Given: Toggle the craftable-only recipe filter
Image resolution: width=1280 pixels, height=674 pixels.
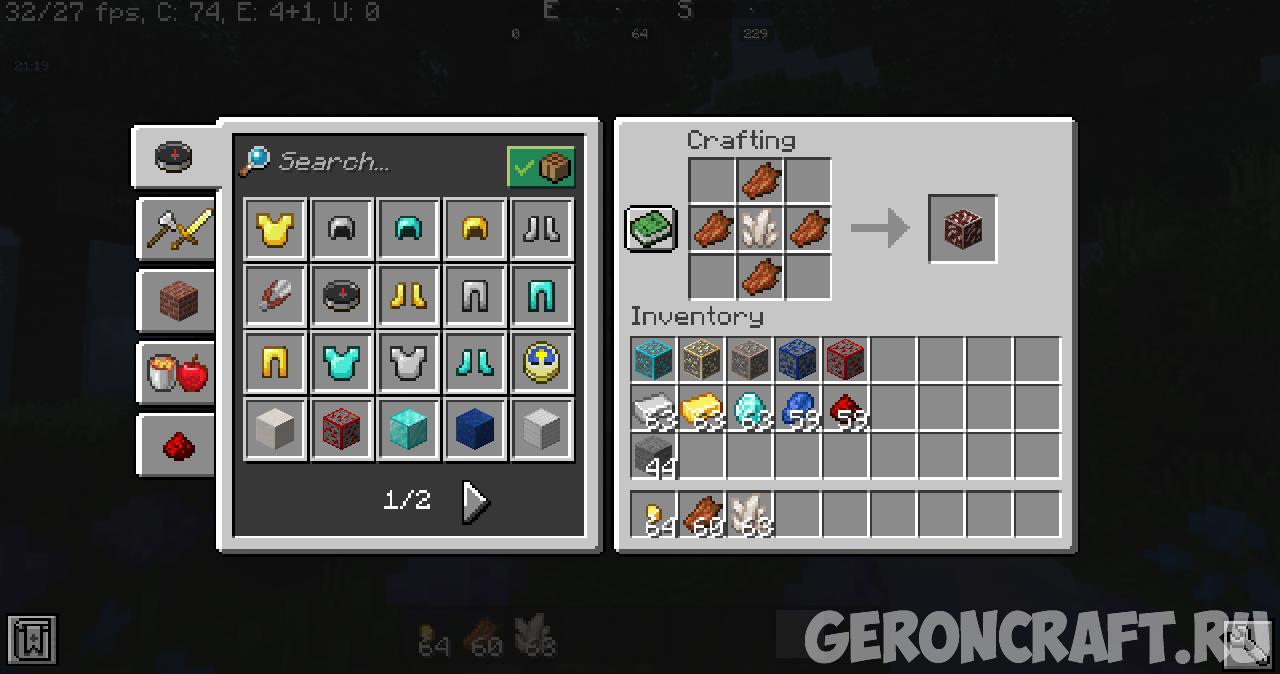Looking at the screenshot, I should click(540, 168).
